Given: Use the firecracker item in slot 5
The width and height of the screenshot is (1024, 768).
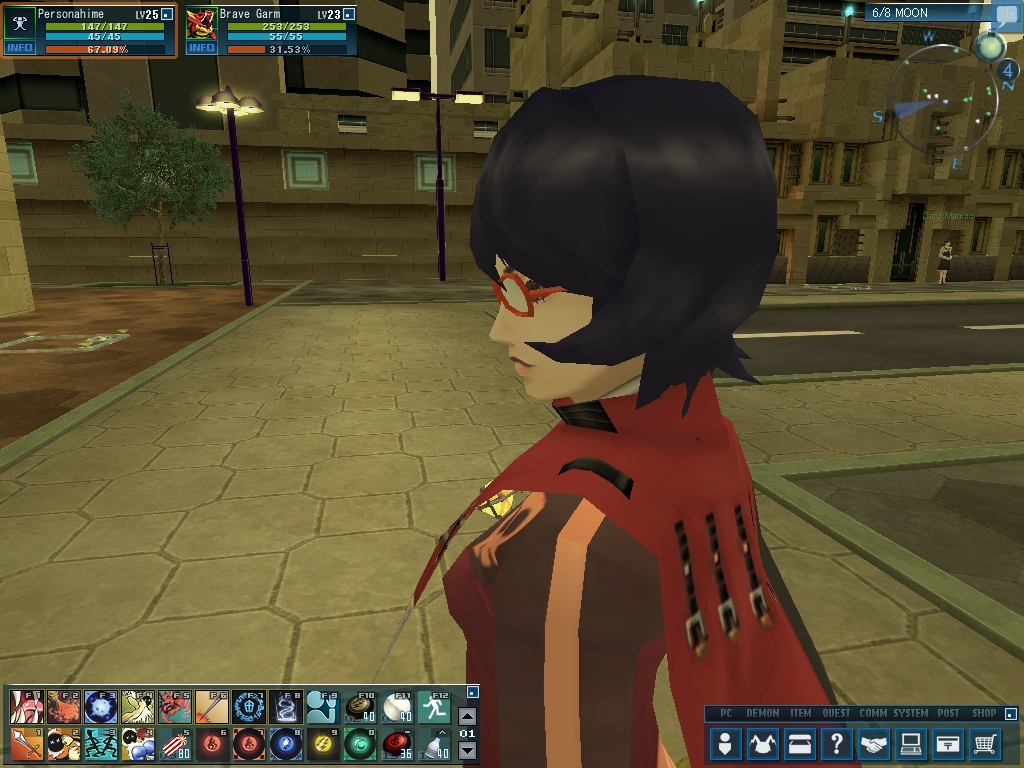Looking at the screenshot, I should coord(175,744).
